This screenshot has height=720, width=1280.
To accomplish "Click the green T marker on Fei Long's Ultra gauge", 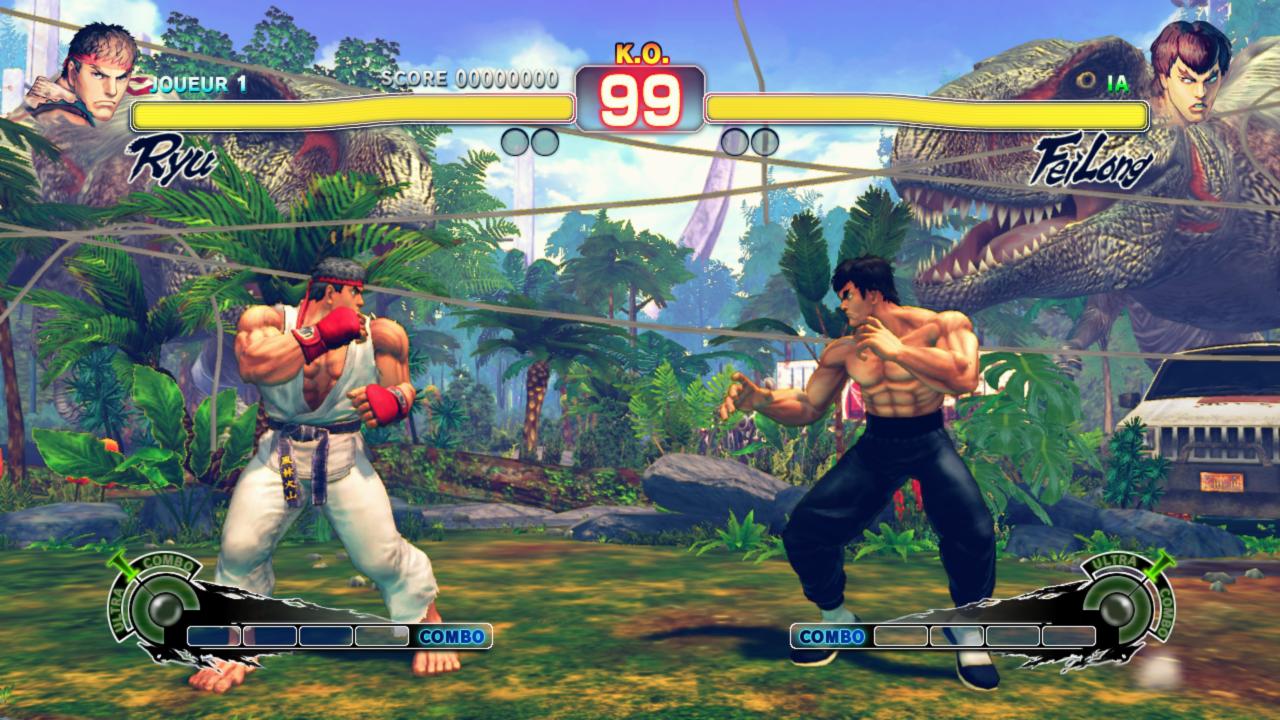I will point(1162,564).
